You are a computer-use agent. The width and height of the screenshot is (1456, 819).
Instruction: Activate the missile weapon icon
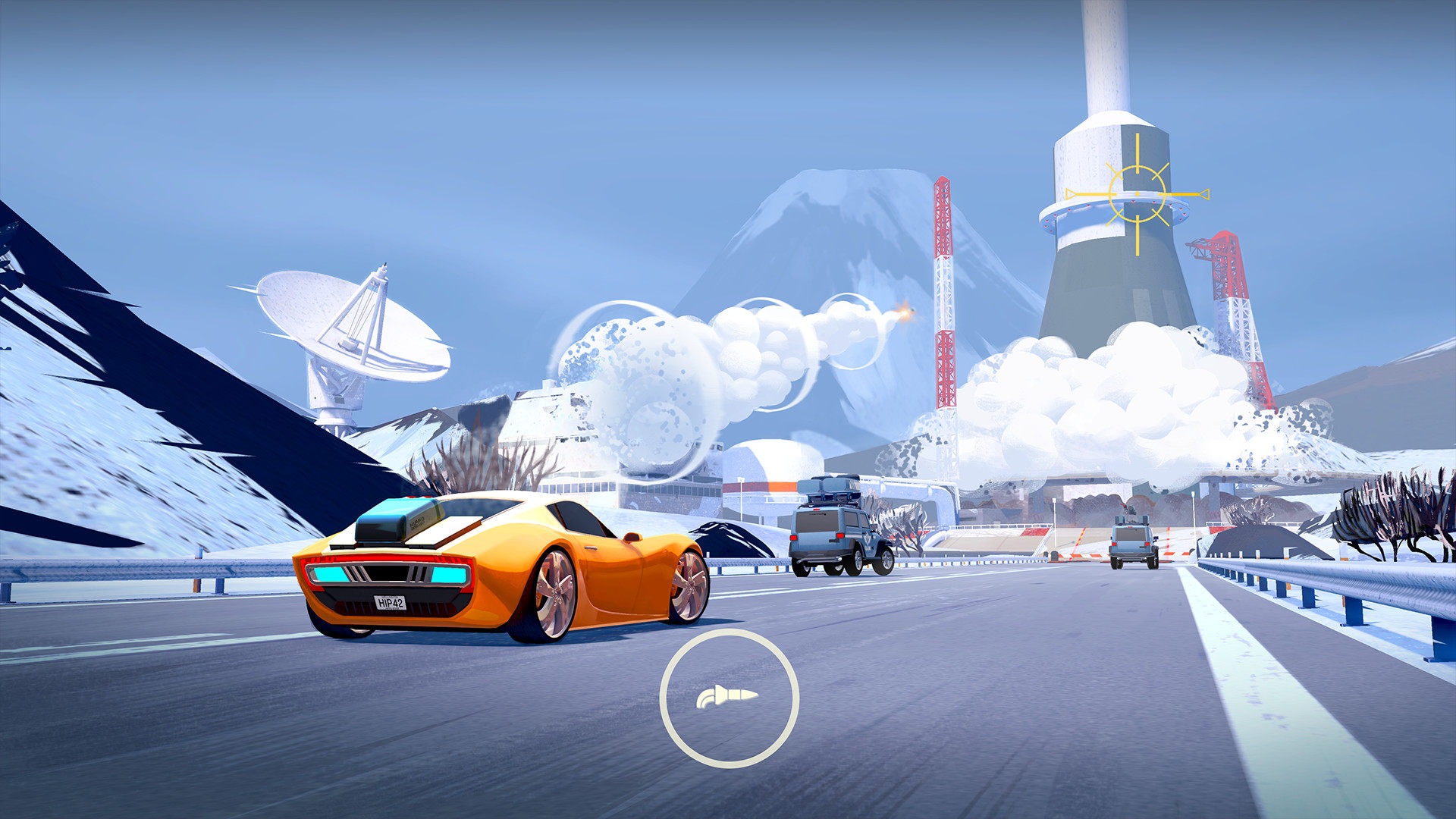(729, 698)
